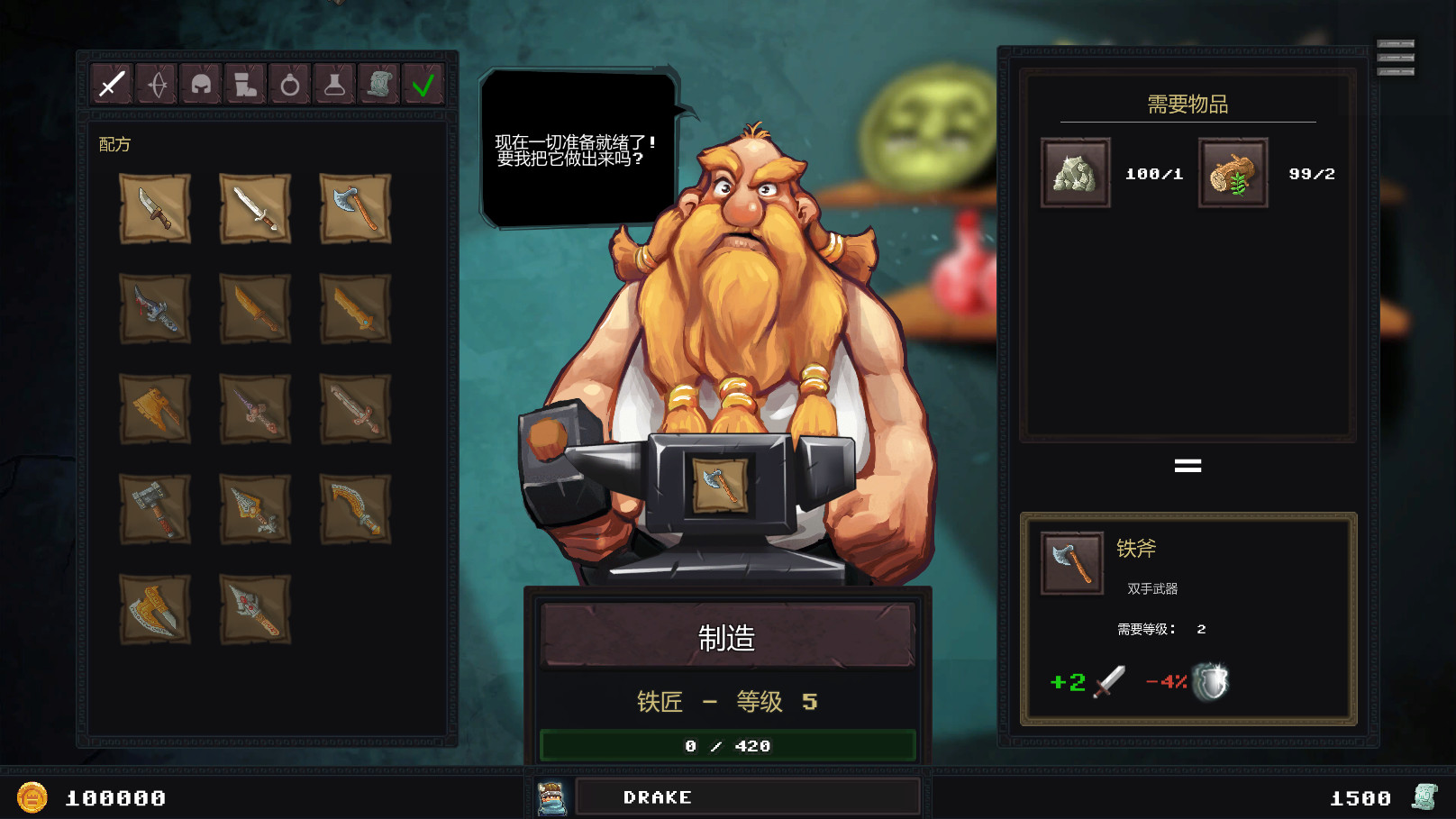This screenshot has width=1456, height=819.
Task: Select the sword weapons category tab
Action: click(x=111, y=84)
